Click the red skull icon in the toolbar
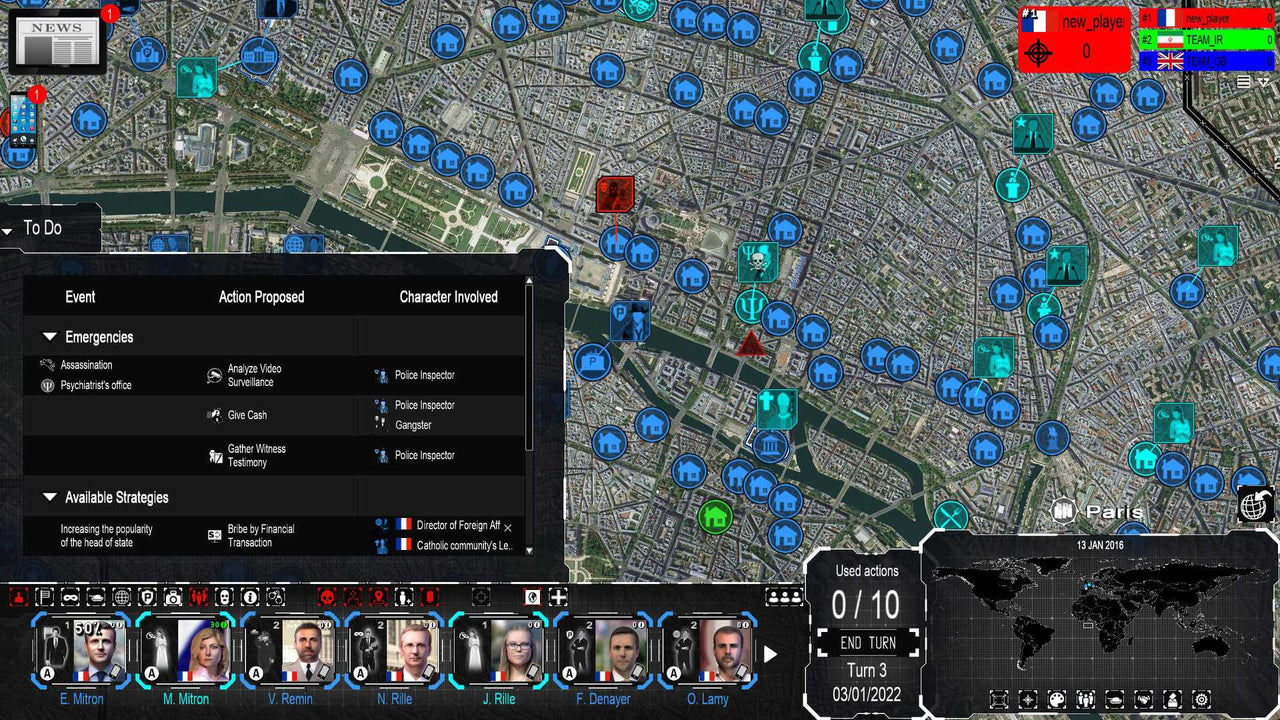This screenshot has width=1280, height=720. [325, 597]
